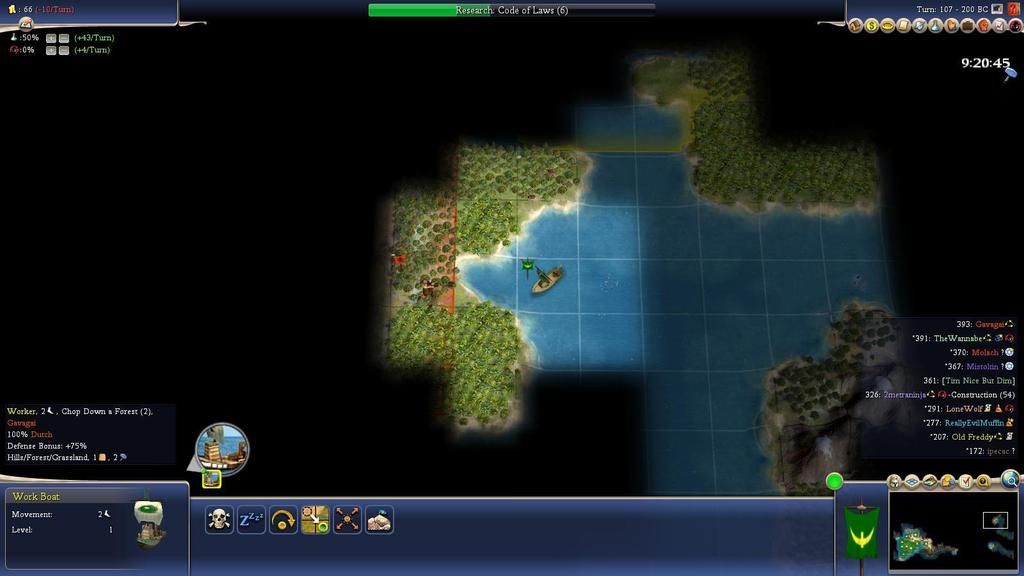Image resolution: width=1024 pixels, height=576 pixels.
Task: Put the Work Boat to sleep
Action: pos(251,519)
